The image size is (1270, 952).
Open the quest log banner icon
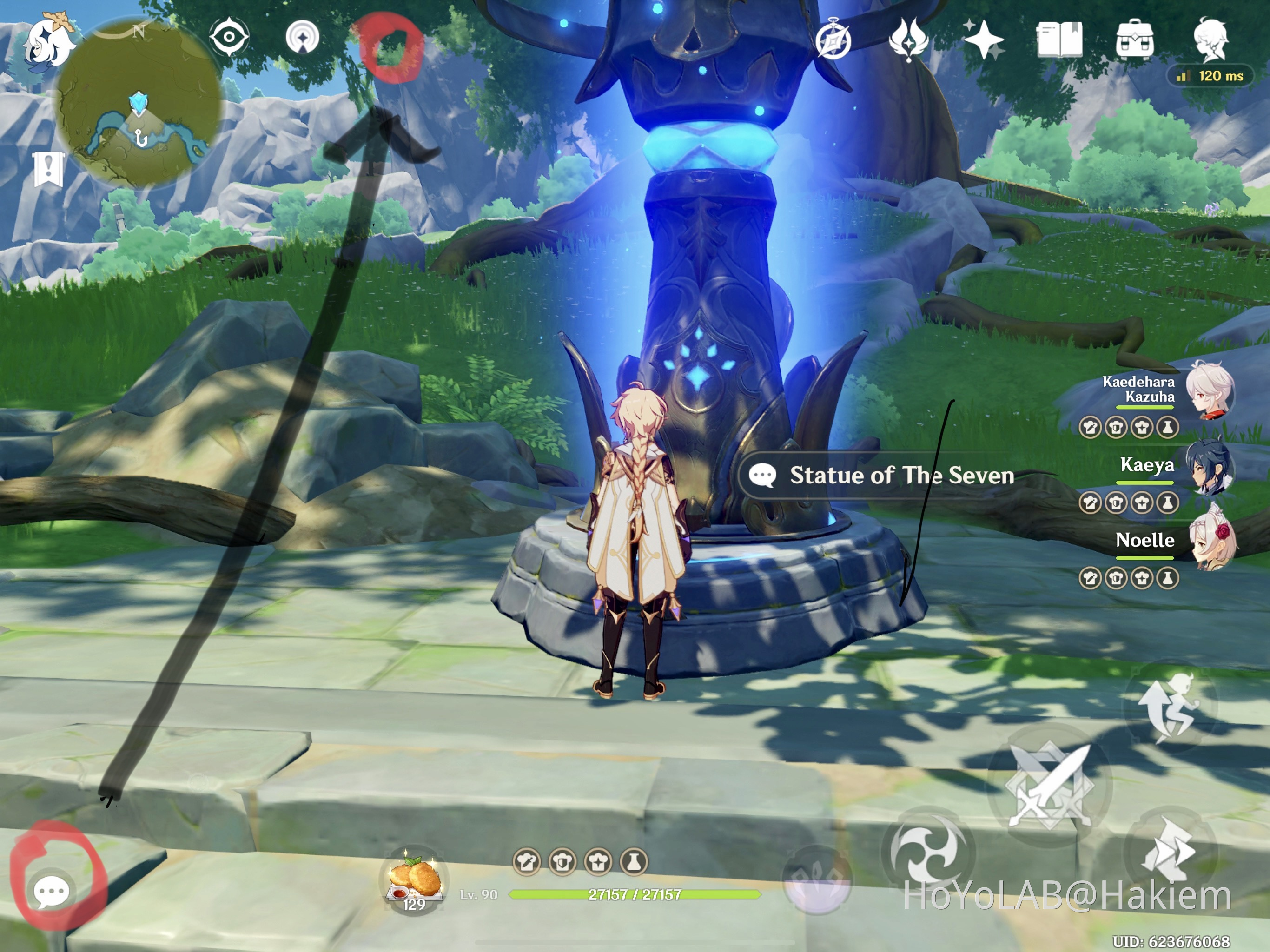(48, 168)
